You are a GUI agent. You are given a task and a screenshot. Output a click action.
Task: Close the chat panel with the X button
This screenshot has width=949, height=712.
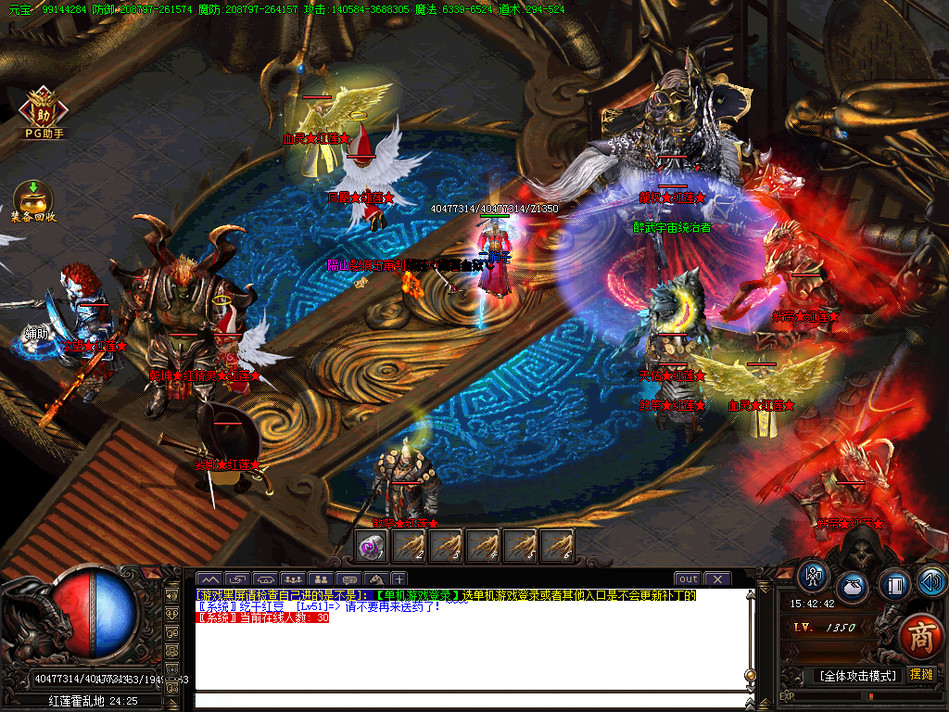click(717, 579)
